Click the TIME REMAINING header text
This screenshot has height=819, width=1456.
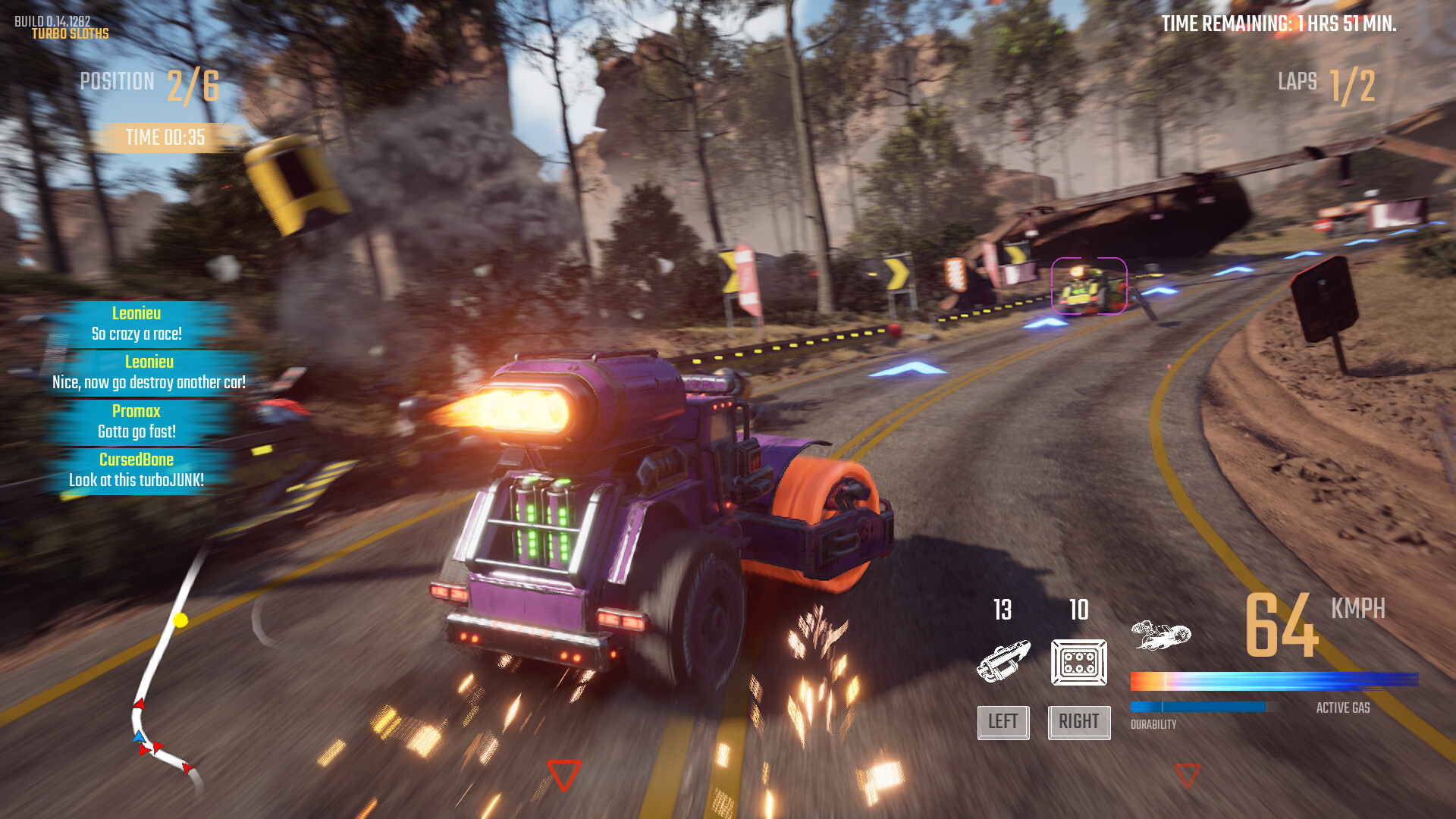(1281, 24)
